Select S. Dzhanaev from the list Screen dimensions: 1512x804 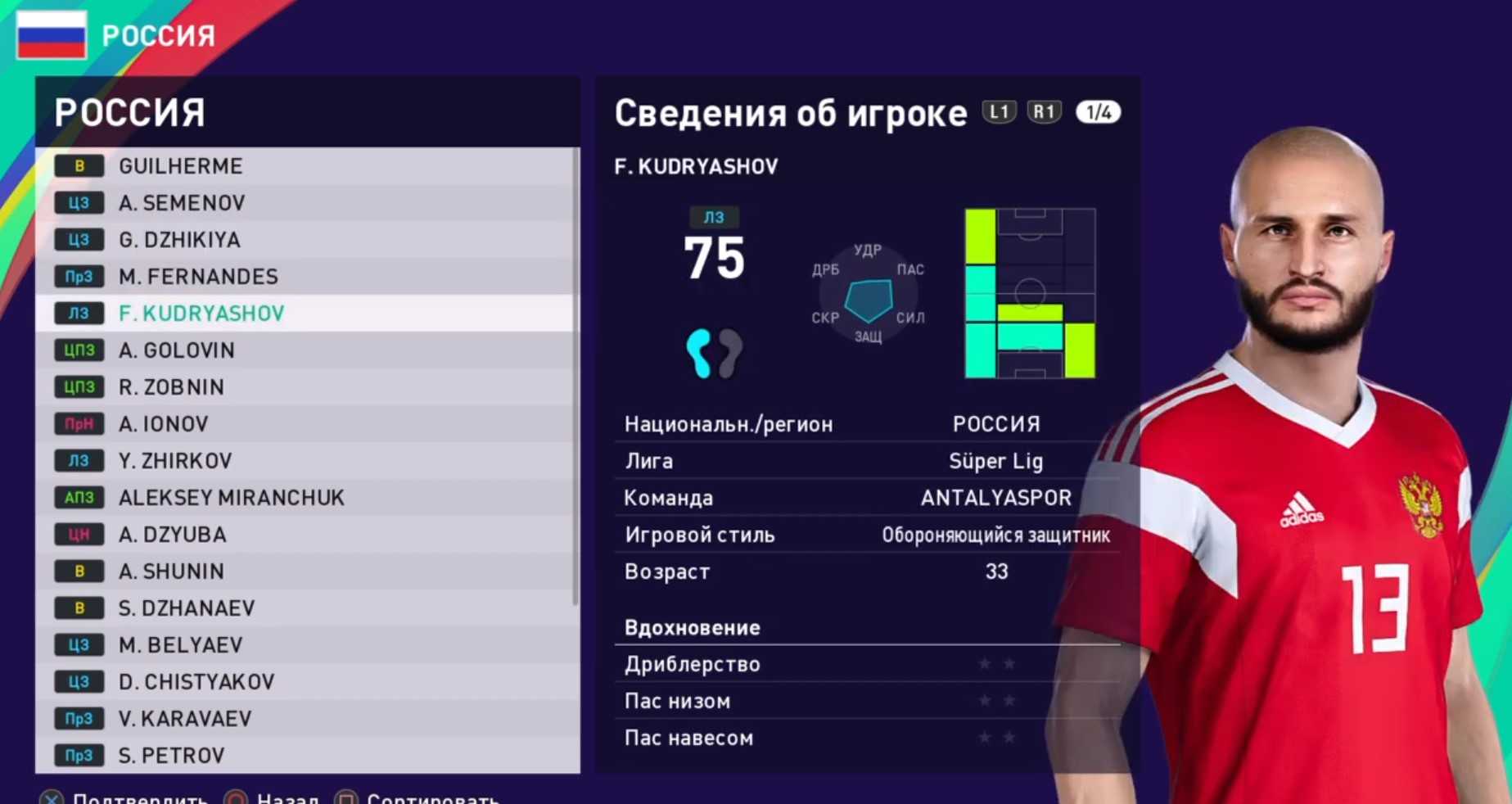click(x=187, y=608)
